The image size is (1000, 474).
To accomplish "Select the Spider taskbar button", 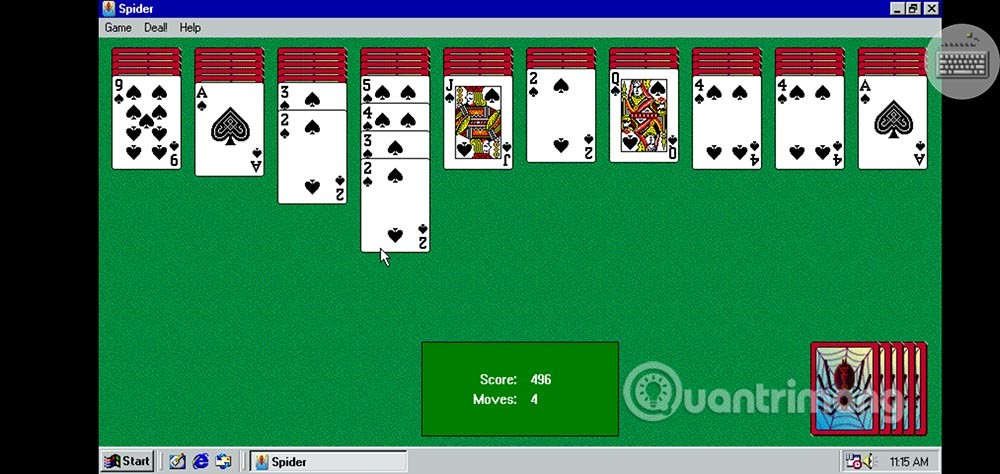I will coord(327,461).
